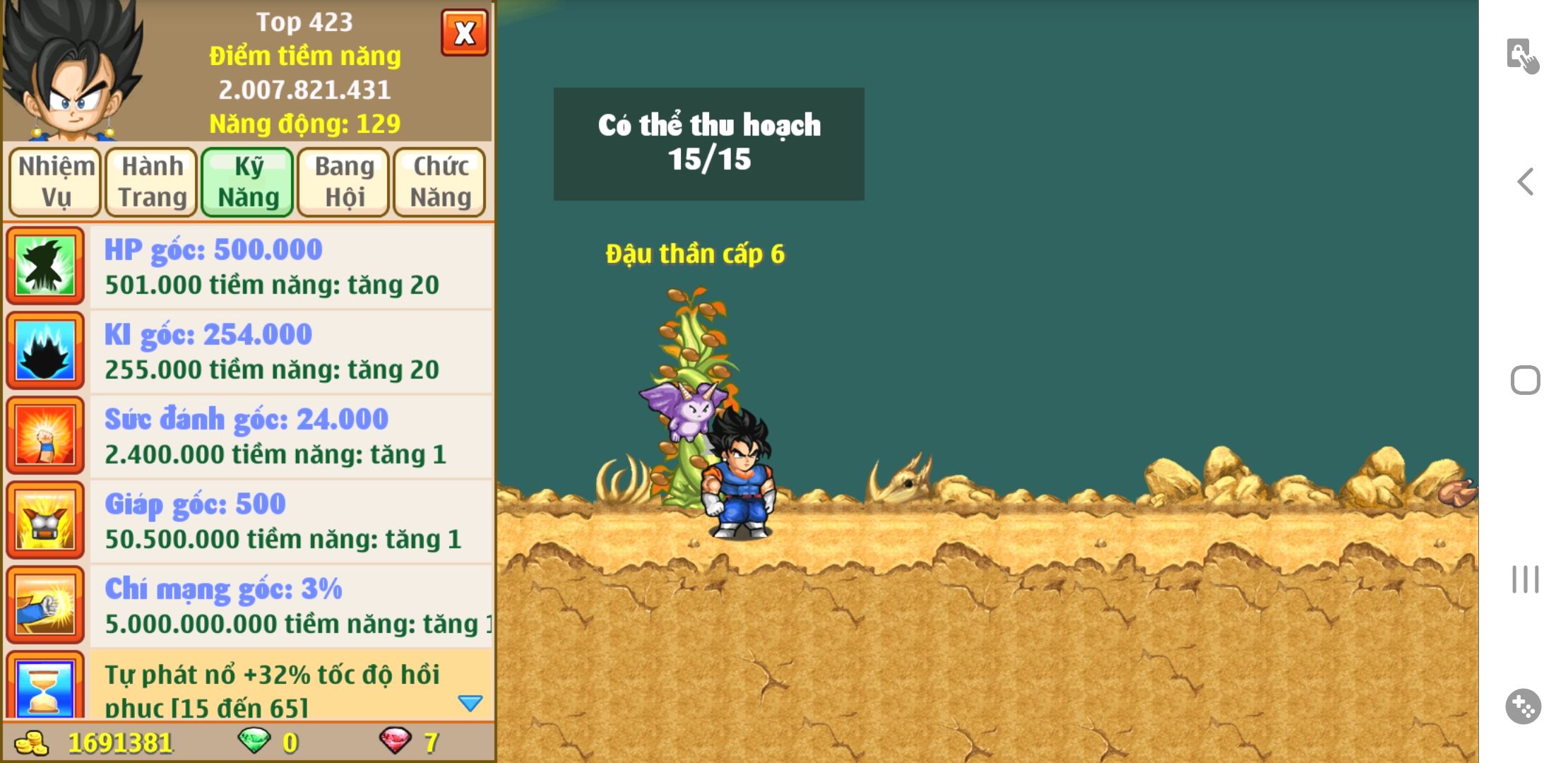Click the blue down arrow in skill list
The height and width of the screenshot is (763, 1568).
[x=470, y=703]
